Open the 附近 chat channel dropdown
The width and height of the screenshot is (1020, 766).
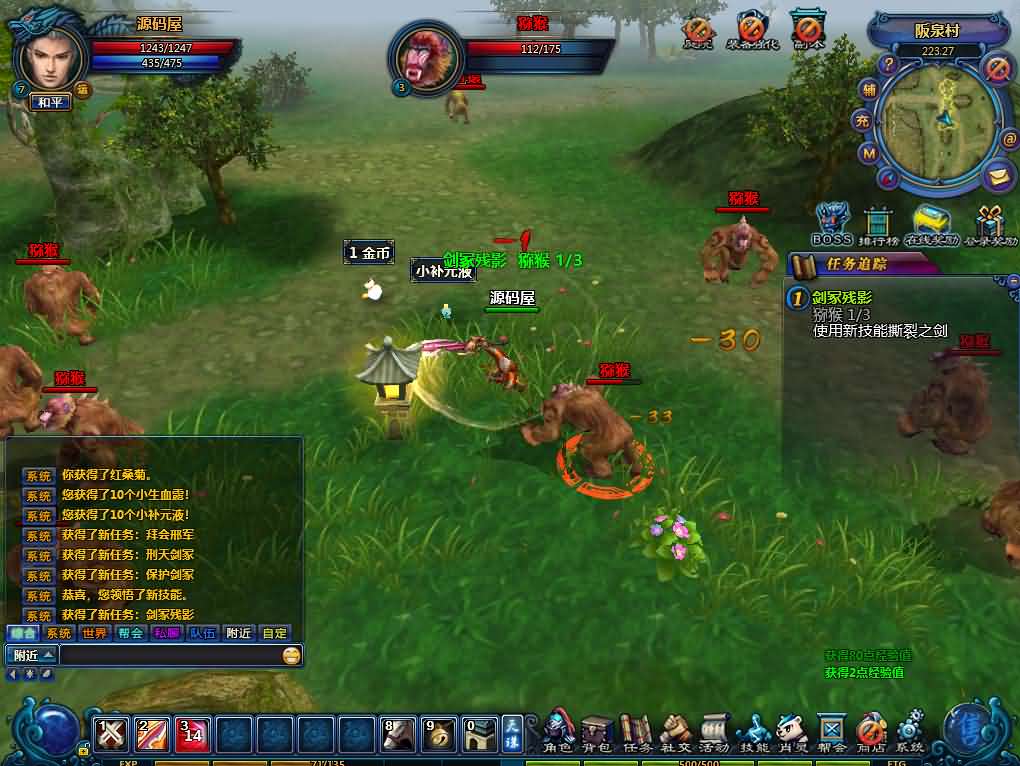pos(33,656)
